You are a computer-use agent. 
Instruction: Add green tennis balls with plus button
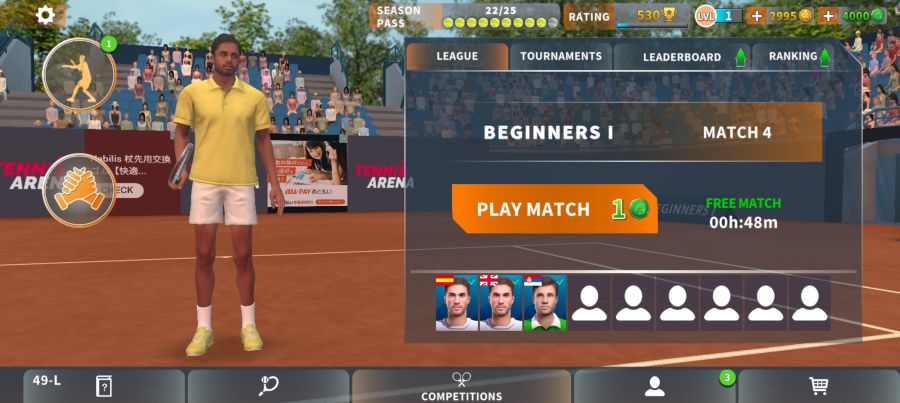(828, 16)
